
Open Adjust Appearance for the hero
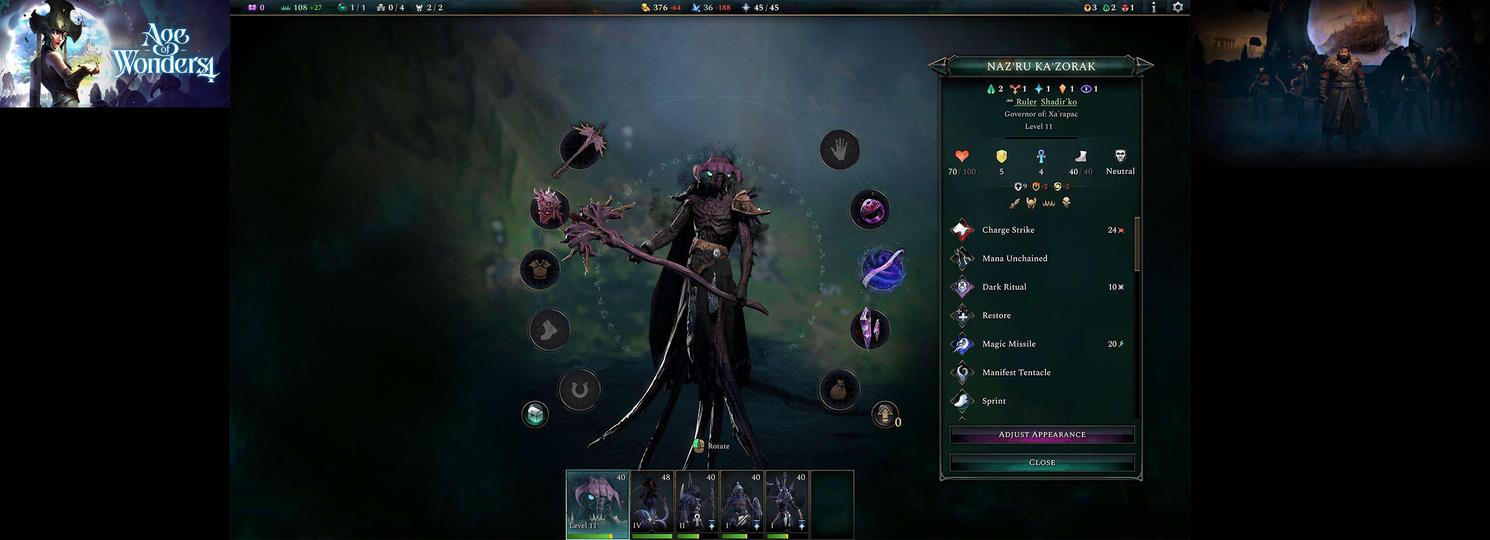[x=1041, y=435]
